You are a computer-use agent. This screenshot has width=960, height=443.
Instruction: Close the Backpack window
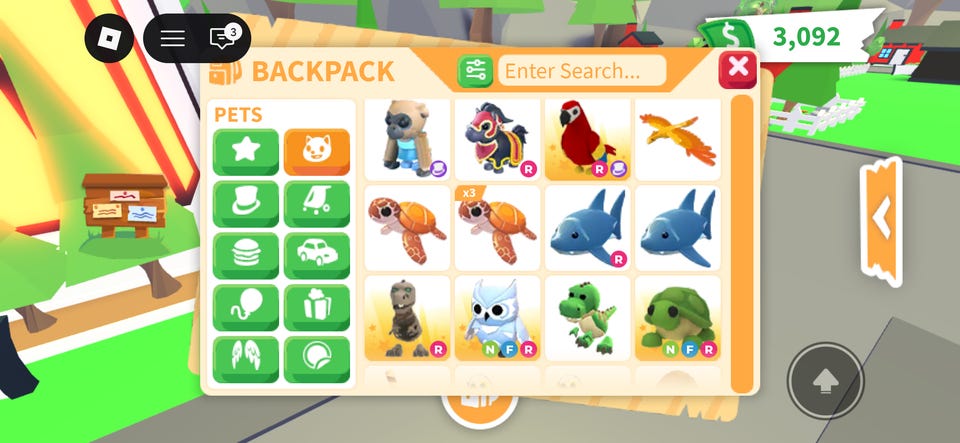tap(738, 68)
